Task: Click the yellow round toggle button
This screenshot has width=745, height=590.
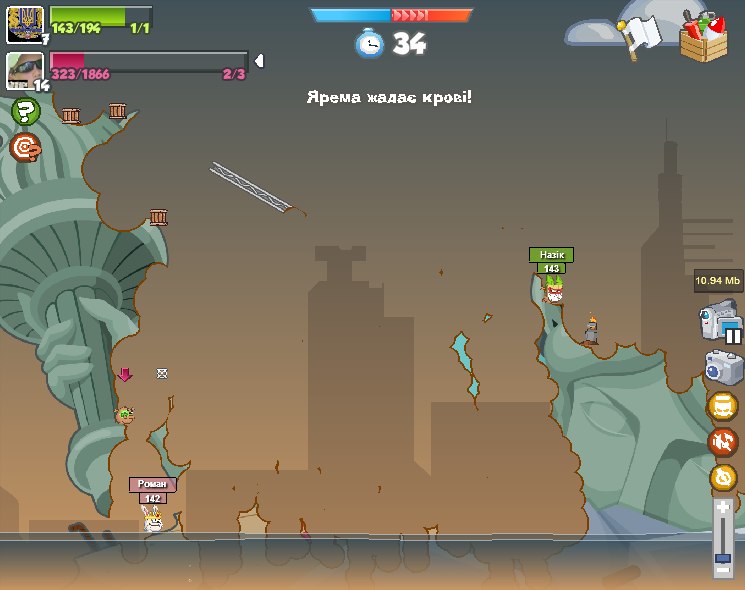Action: [722, 407]
